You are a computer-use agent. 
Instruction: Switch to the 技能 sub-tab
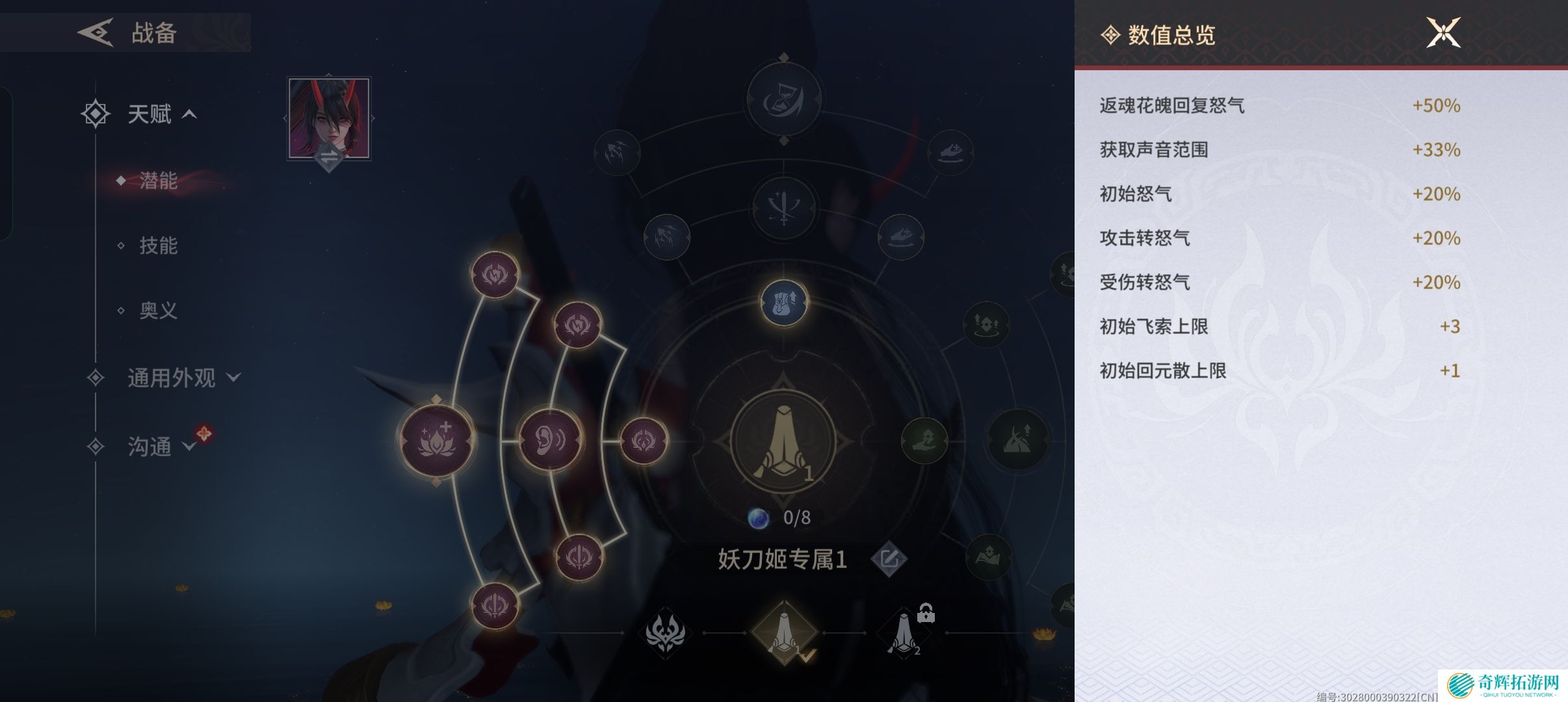pyautogui.click(x=158, y=246)
